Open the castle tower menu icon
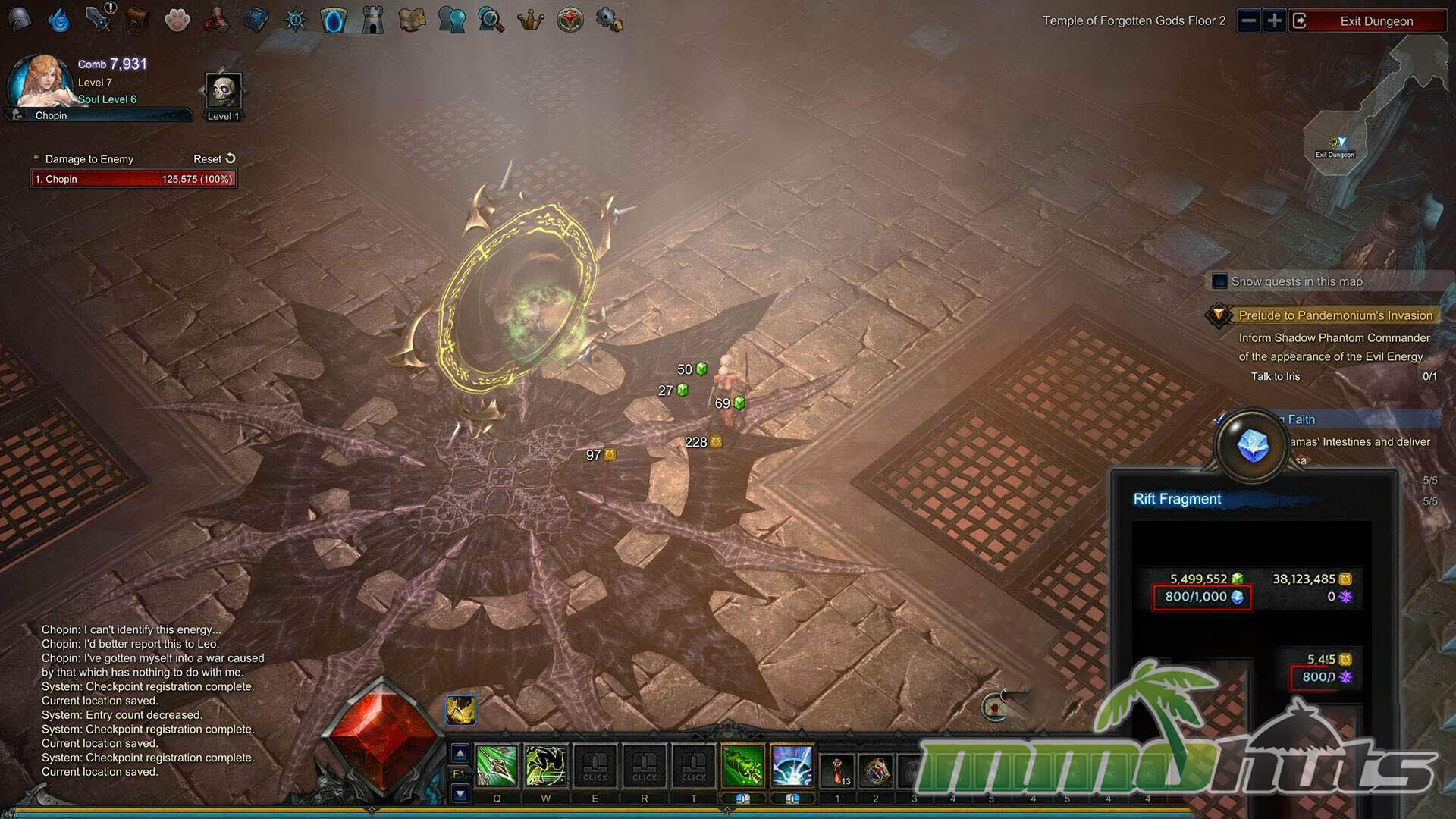Viewport: 1456px width, 819px height. coord(372,20)
